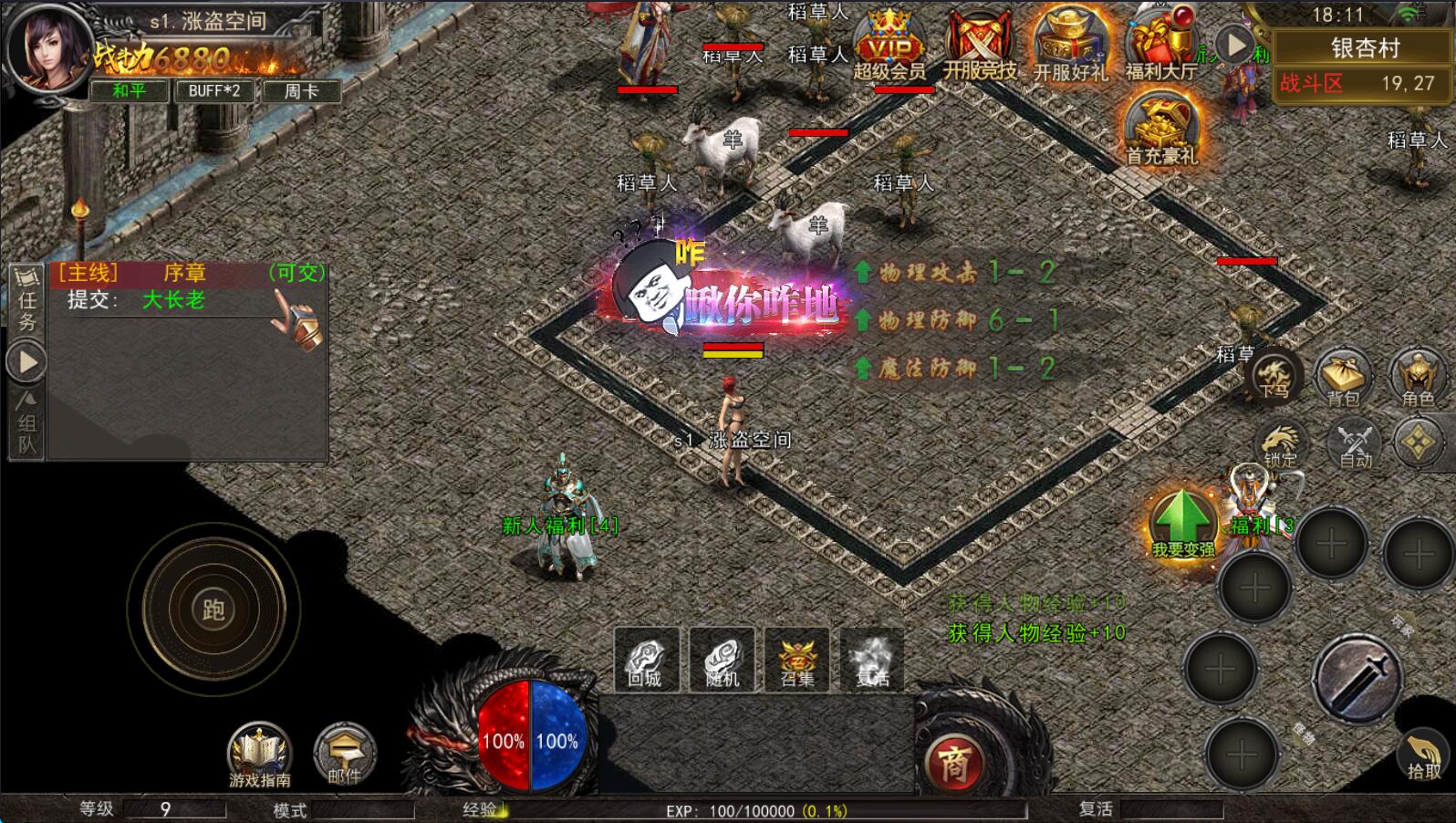The height and width of the screenshot is (823, 1456).
Task: Tap the 我要变强 green arrow
Action: coord(1182,524)
